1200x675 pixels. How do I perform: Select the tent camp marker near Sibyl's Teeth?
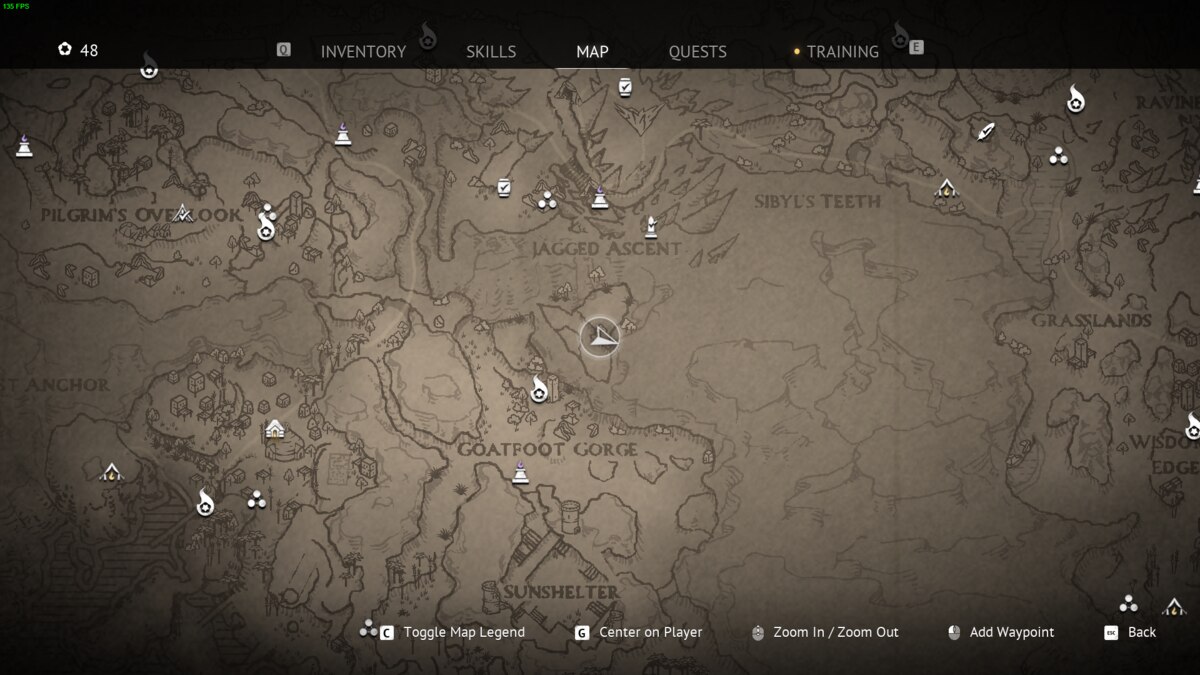(946, 188)
